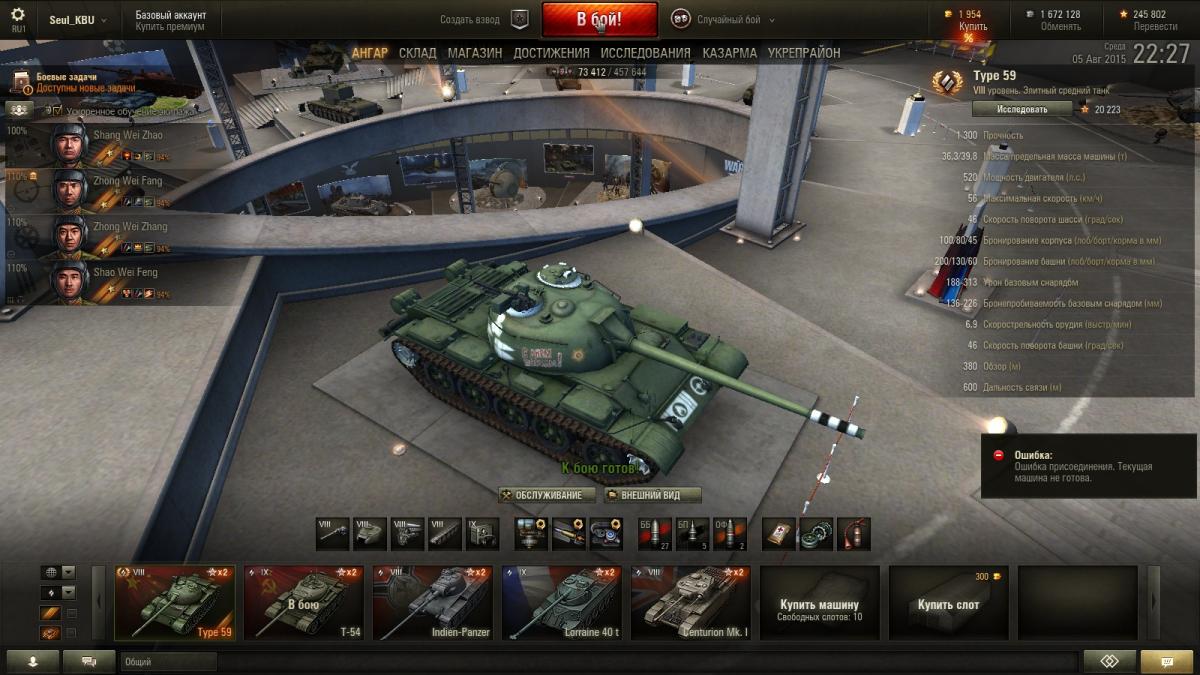Open the Случайный бой battle type dropdown
This screenshot has width=1200, height=675.
[724, 20]
